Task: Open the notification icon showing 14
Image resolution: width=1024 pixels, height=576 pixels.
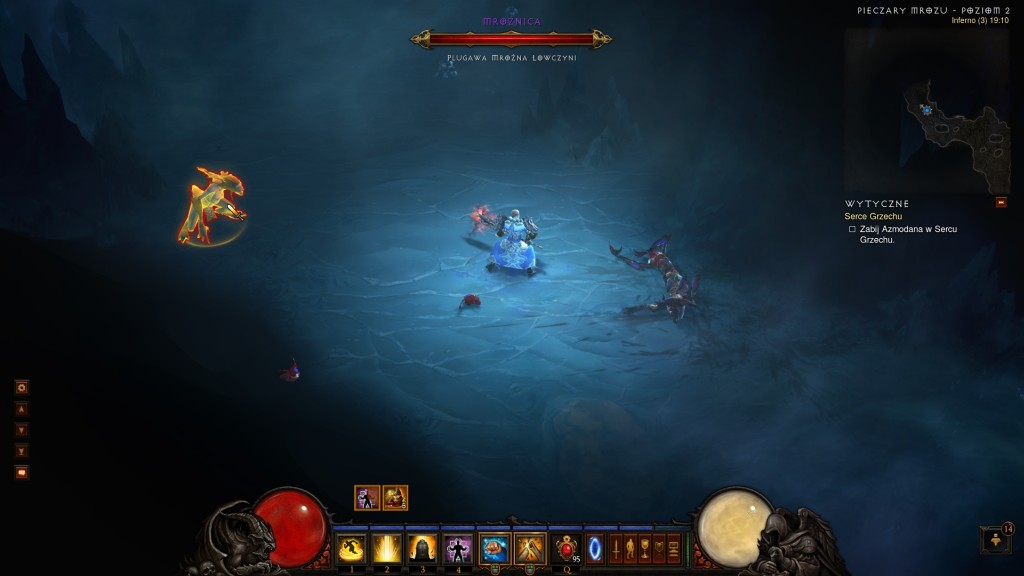Action: (996, 540)
